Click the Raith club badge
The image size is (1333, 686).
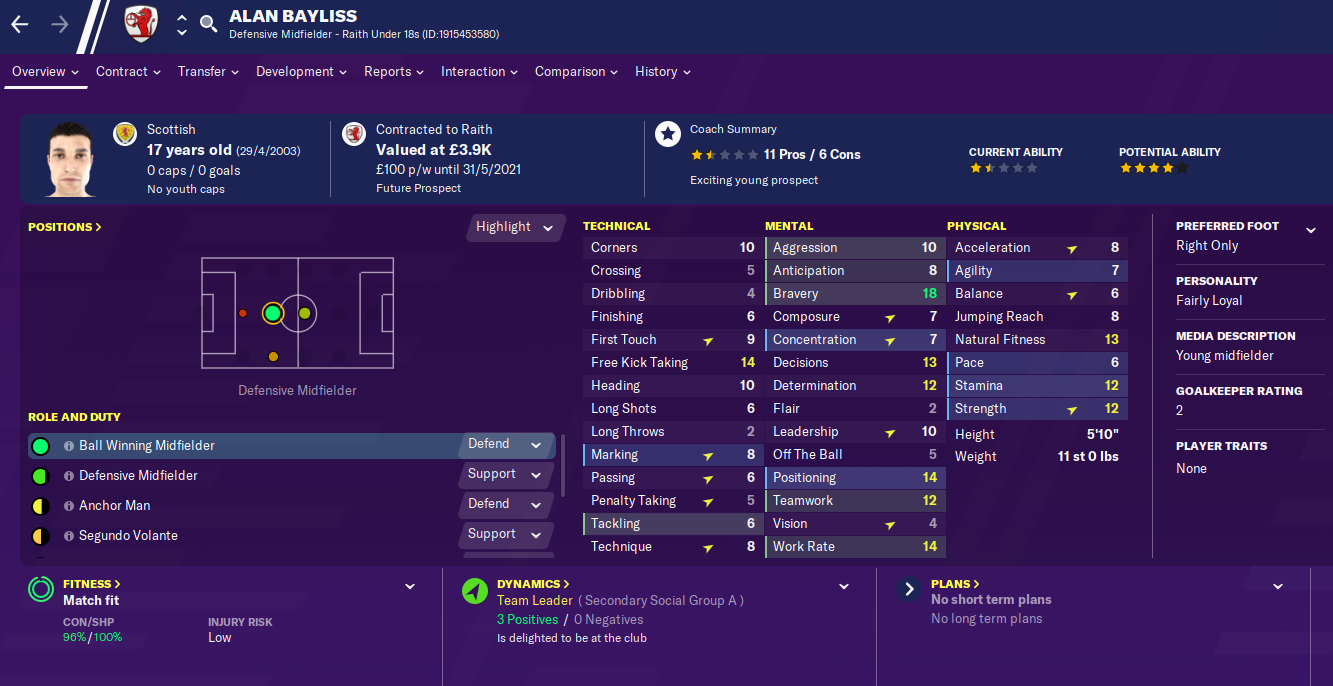click(141, 24)
